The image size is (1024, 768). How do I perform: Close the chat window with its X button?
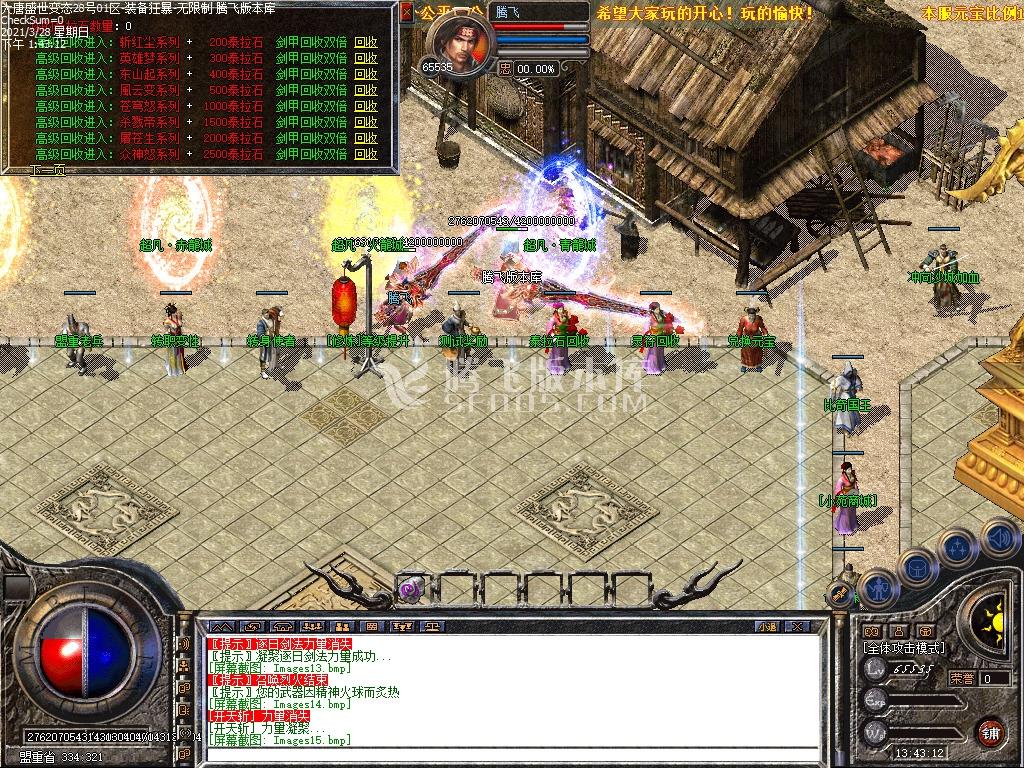tap(795, 626)
